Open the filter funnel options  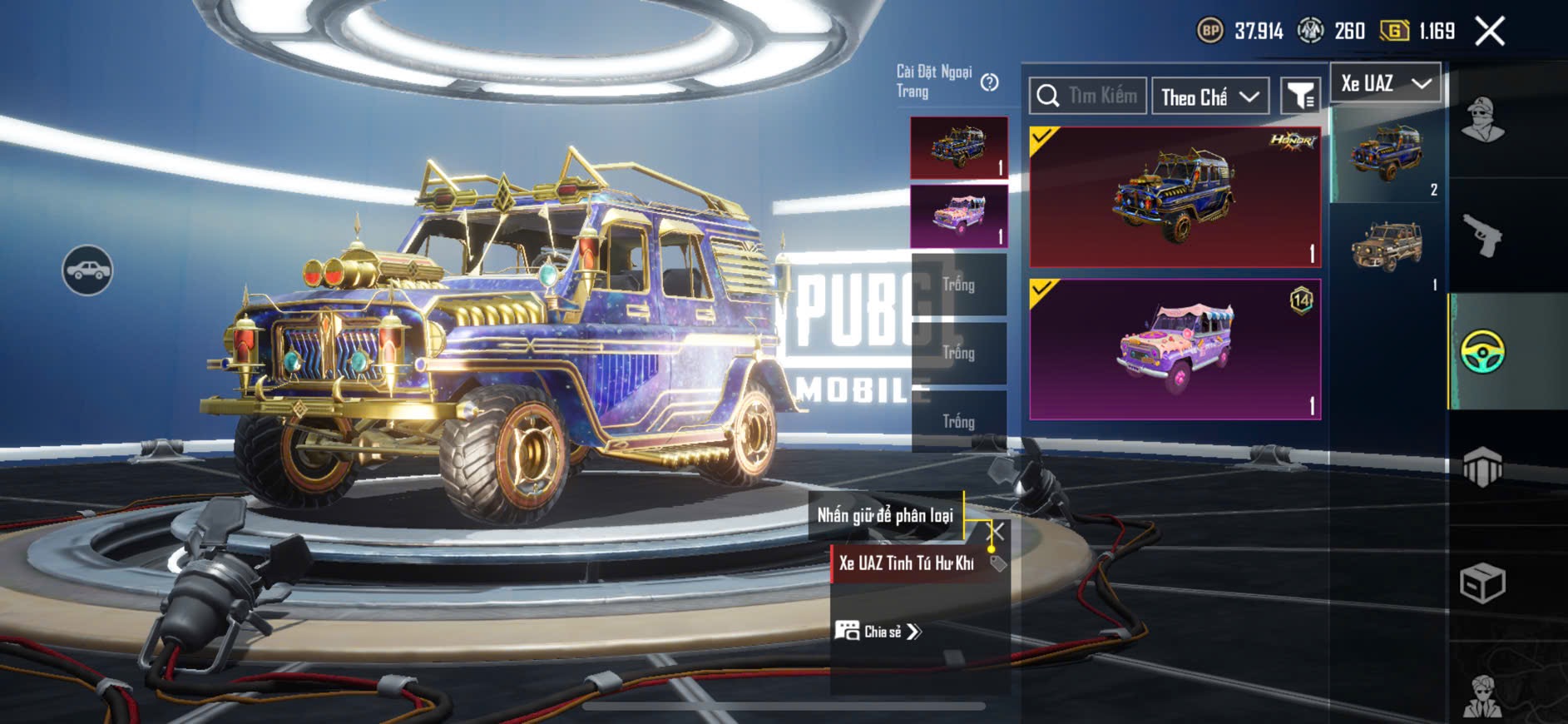click(x=1299, y=97)
